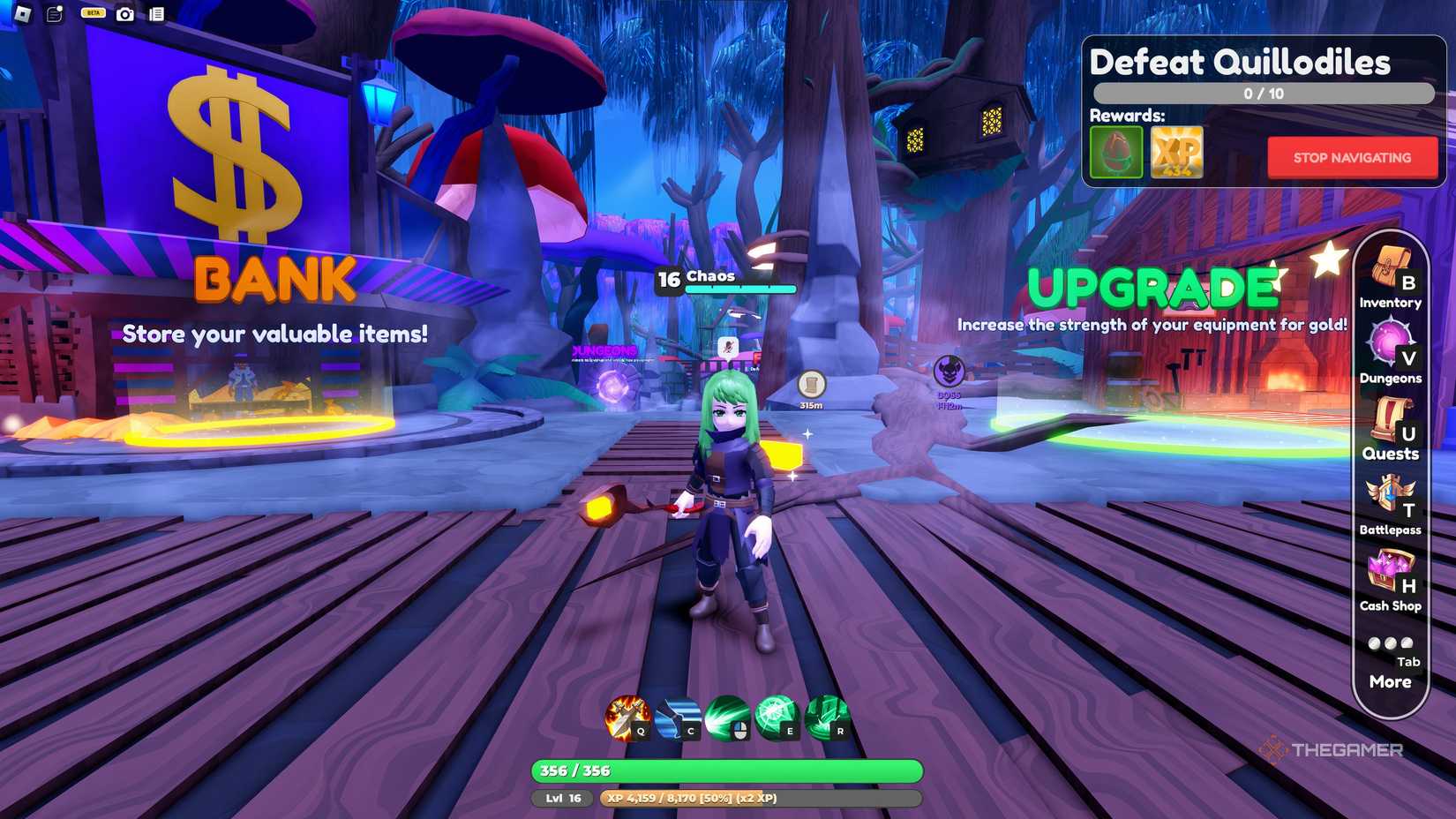Click the BETA badge at top left
Image resolution: width=1456 pixels, height=819 pixels.
point(91,12)
